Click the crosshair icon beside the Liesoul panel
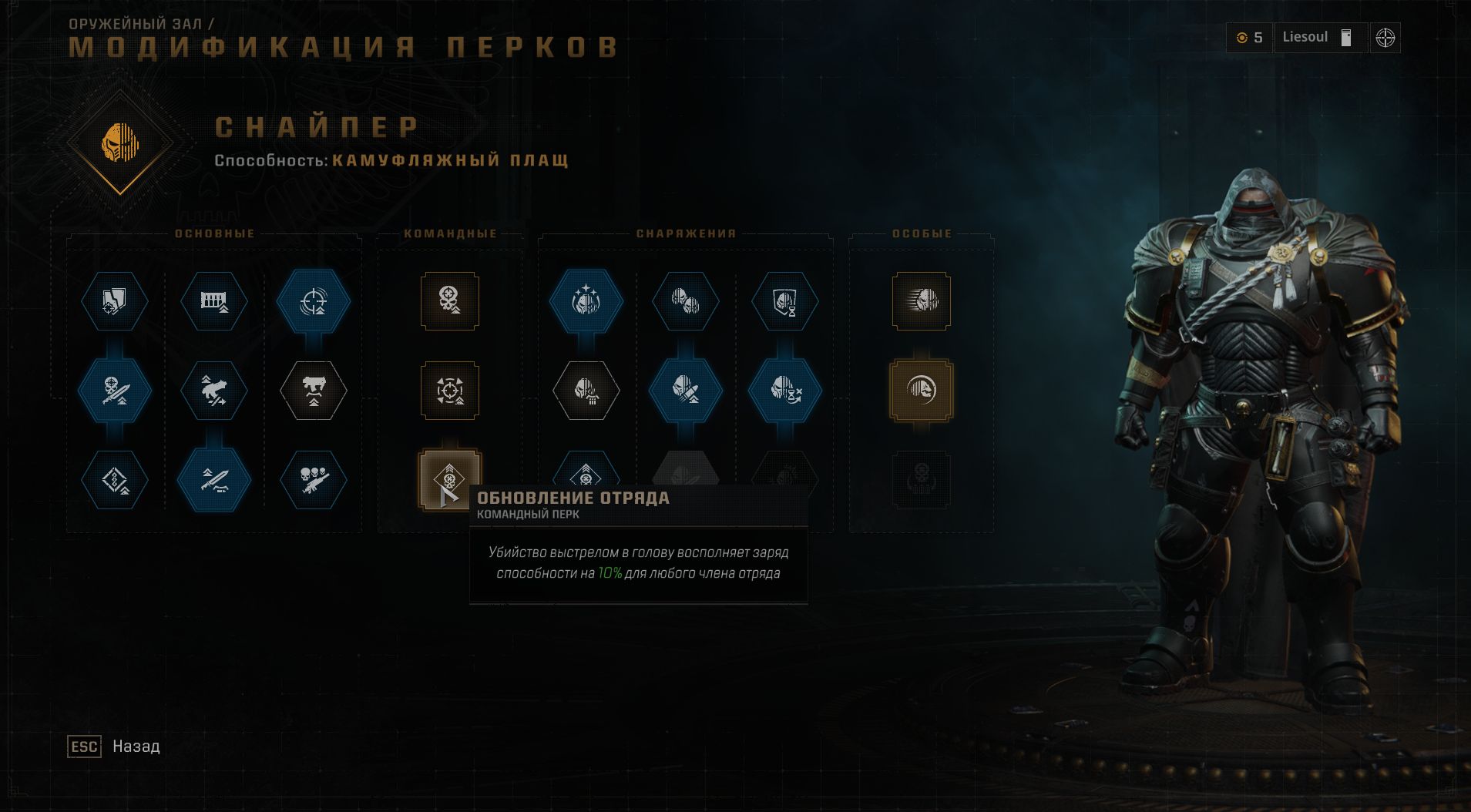This screenshot has height=812, width=1471. (x=1383, y=39)
